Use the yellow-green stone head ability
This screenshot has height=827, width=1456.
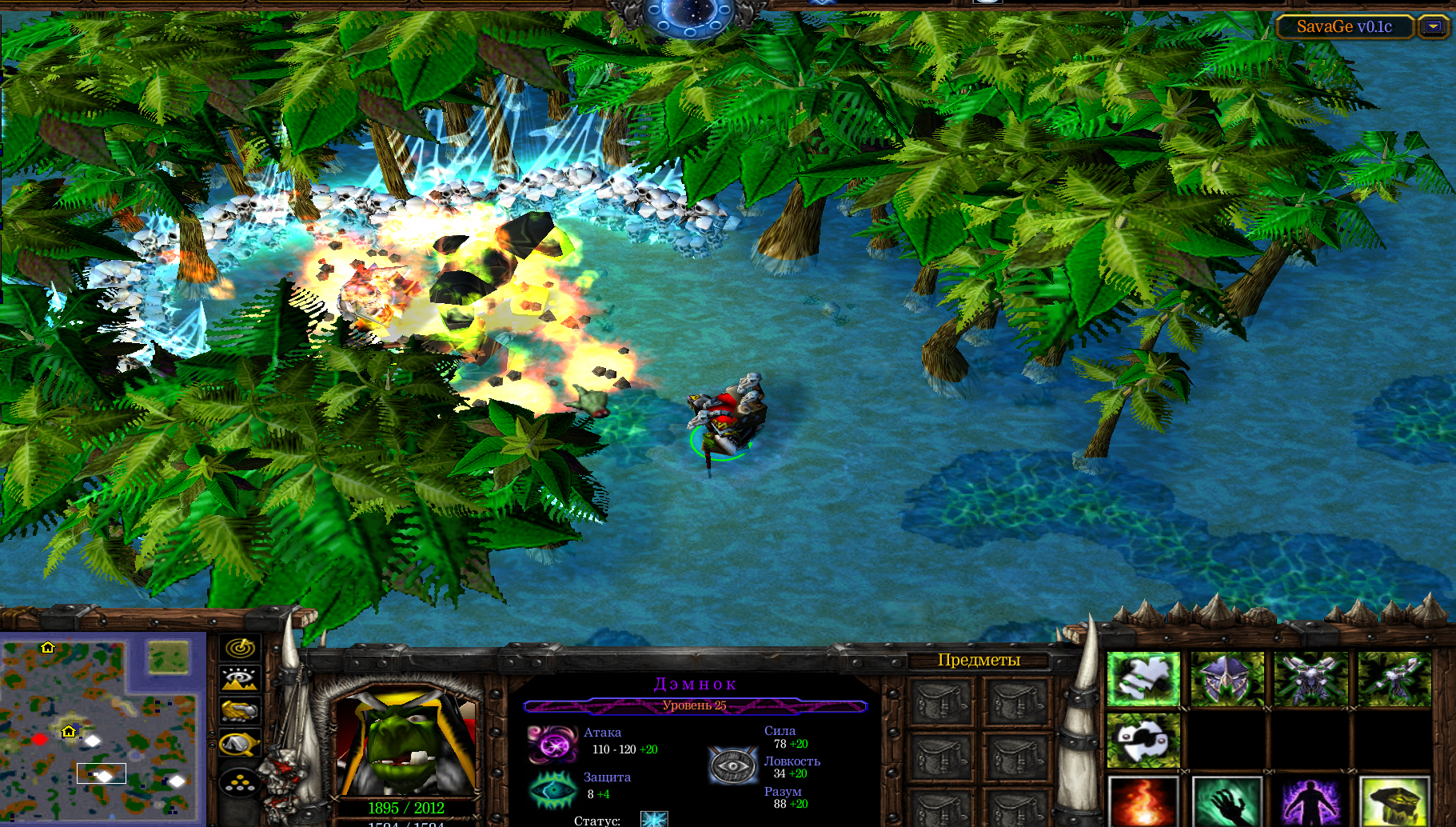click(x=1394, y=802)
